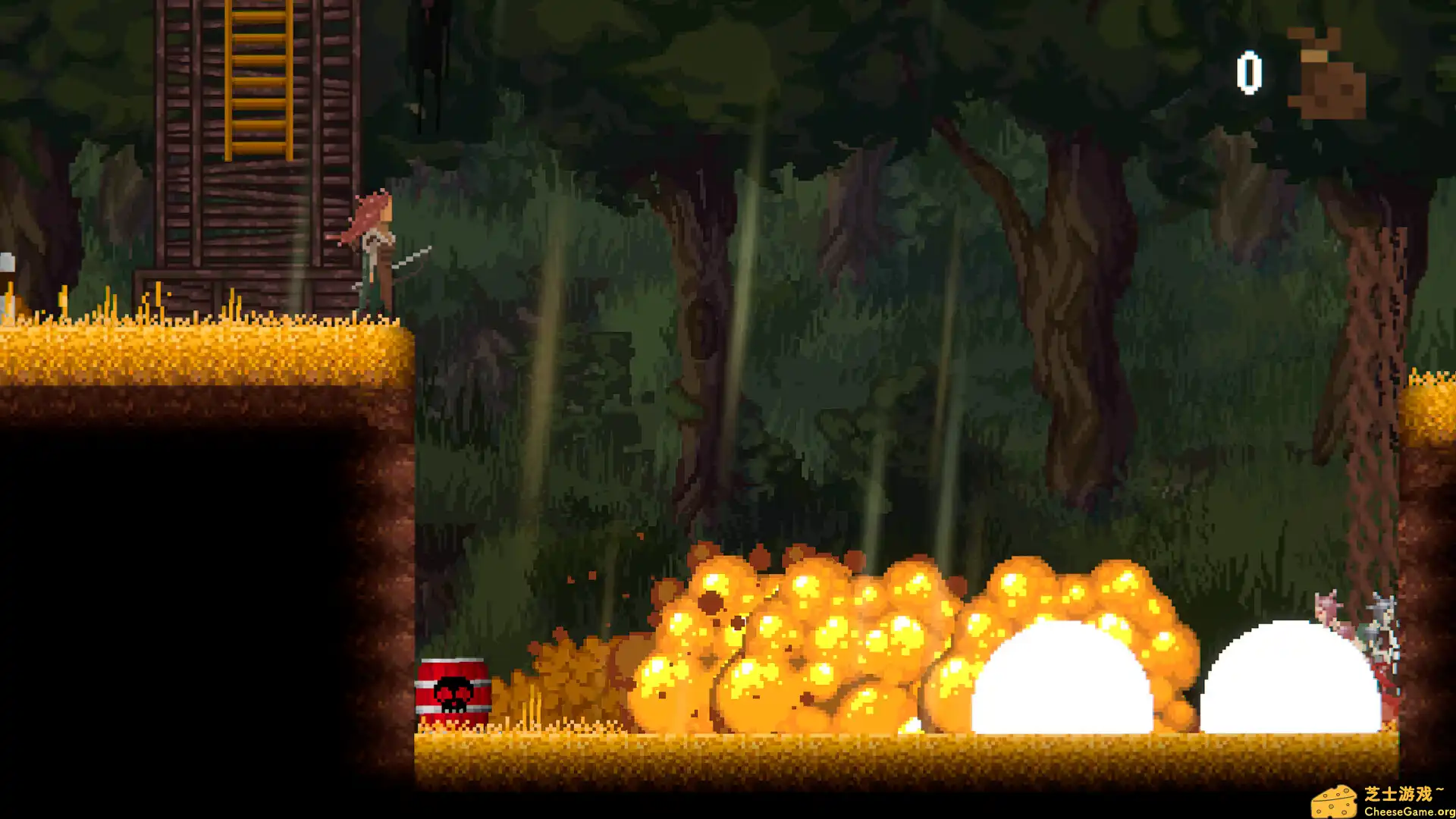The height and width of the screenshot is (819, 1456).
Task: Click the axe tip at the far left edge
Action: pos(6,262)
